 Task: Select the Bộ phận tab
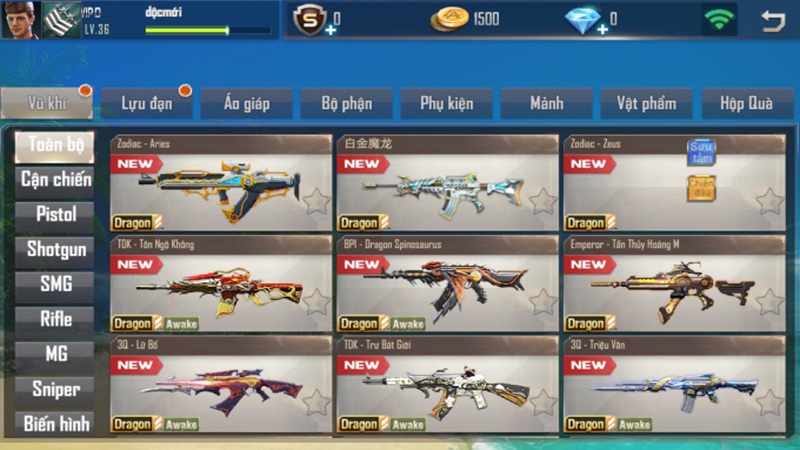[346, 103]
